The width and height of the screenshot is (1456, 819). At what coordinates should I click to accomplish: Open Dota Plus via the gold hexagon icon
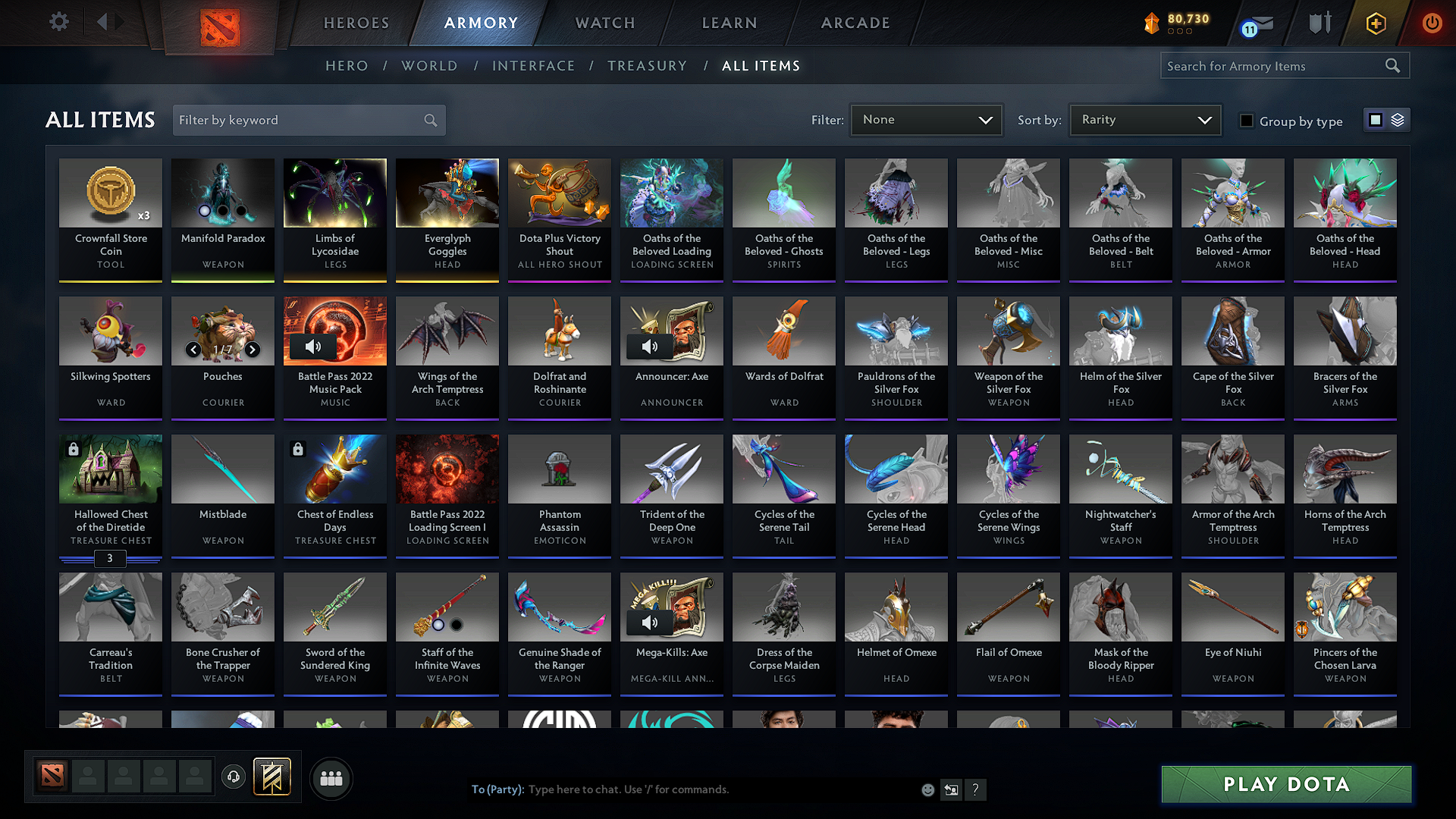pos(1375,24)
